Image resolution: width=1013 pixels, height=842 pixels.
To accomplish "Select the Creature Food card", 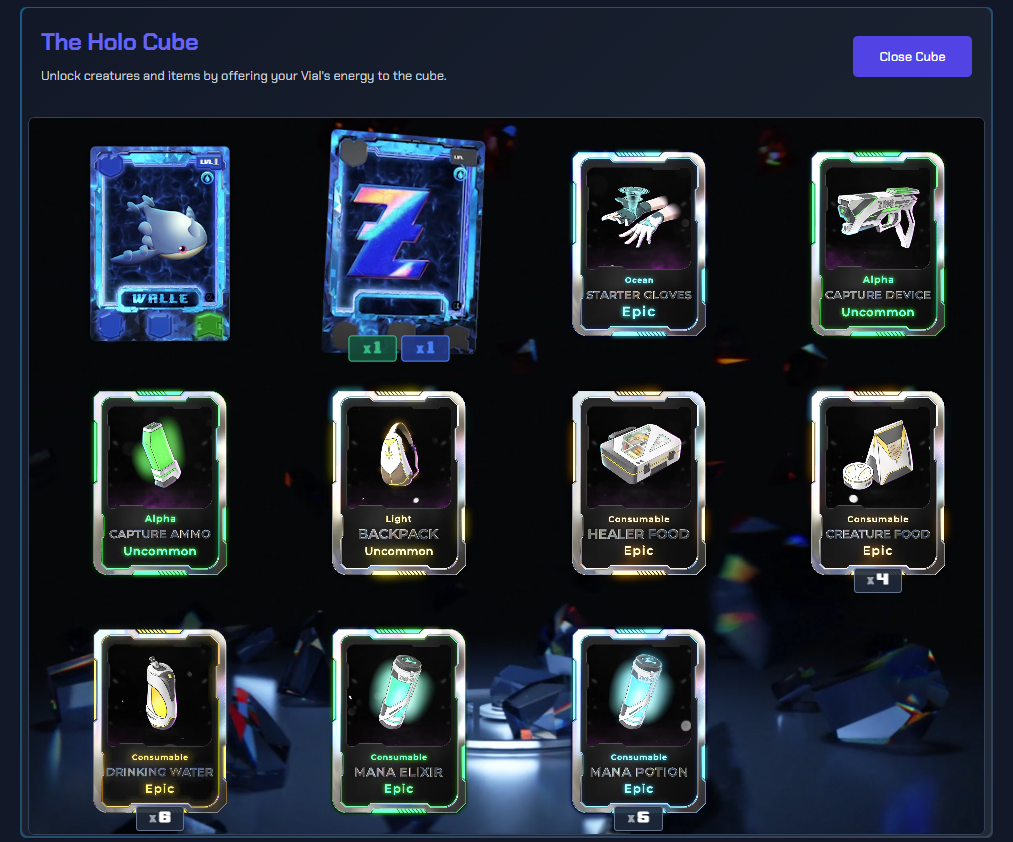I will click(878, 482).
